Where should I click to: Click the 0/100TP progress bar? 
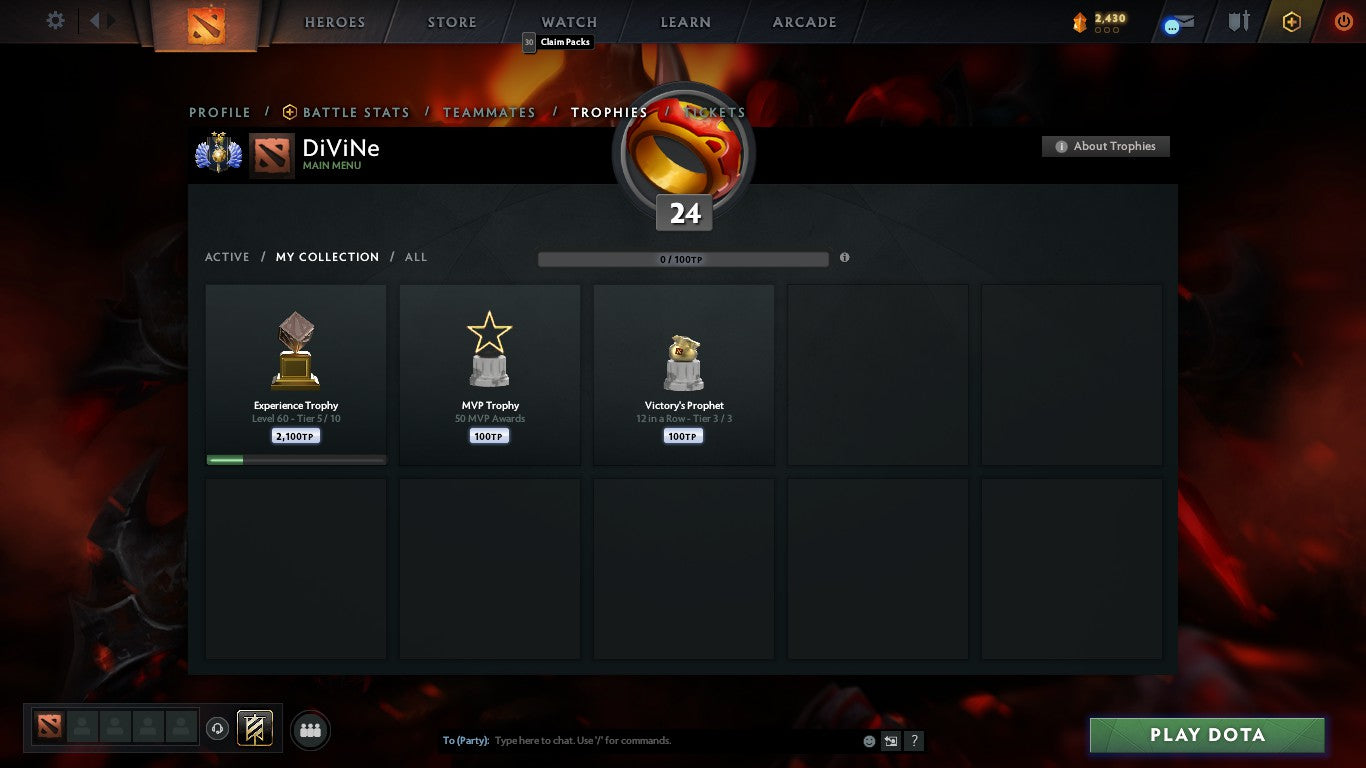[683, 257]
